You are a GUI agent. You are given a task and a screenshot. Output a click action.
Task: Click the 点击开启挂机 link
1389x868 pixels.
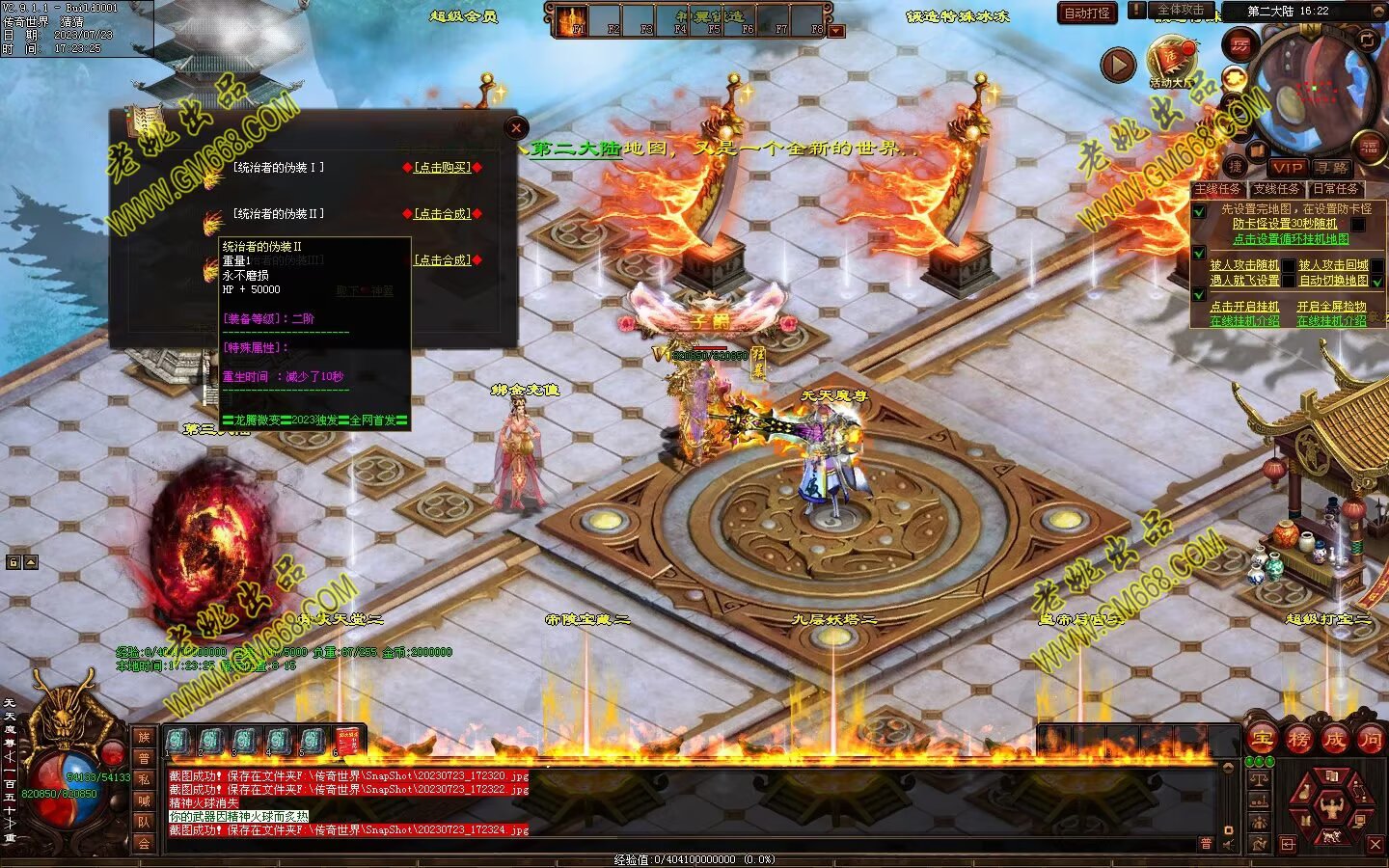click(x=1244, y=307)
